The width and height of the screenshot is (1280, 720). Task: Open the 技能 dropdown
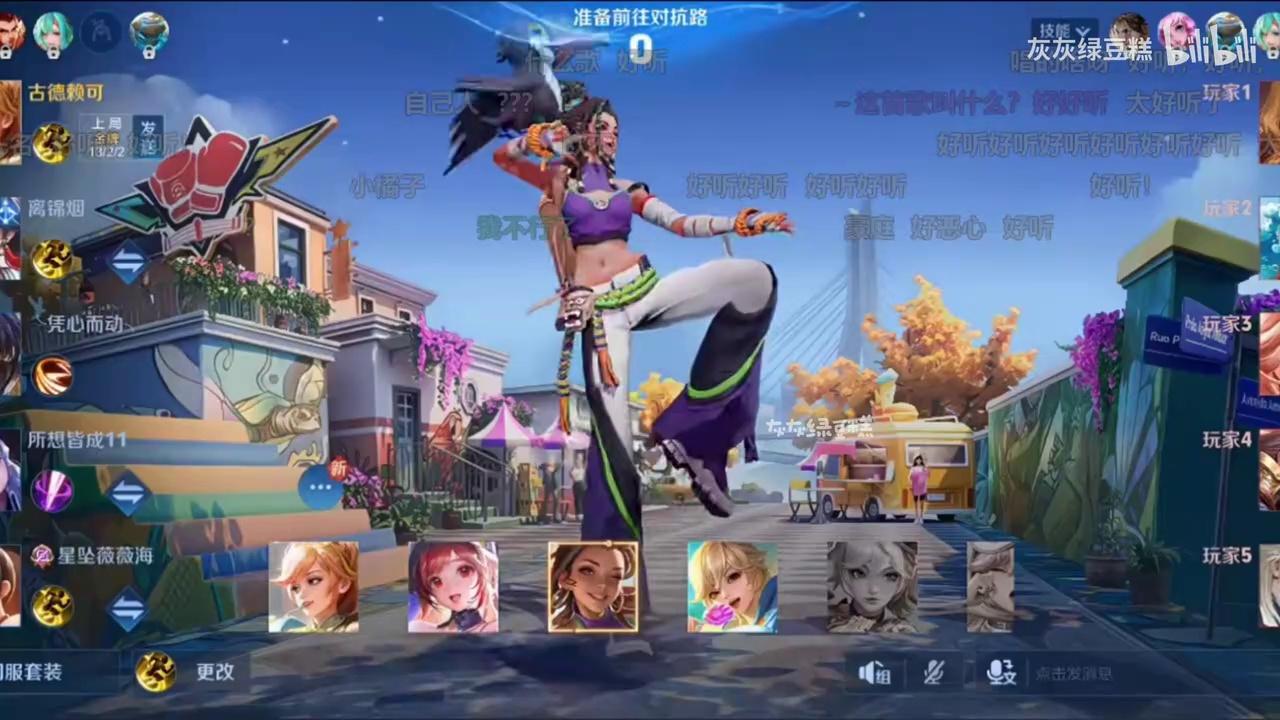[x=1063, y=31]
